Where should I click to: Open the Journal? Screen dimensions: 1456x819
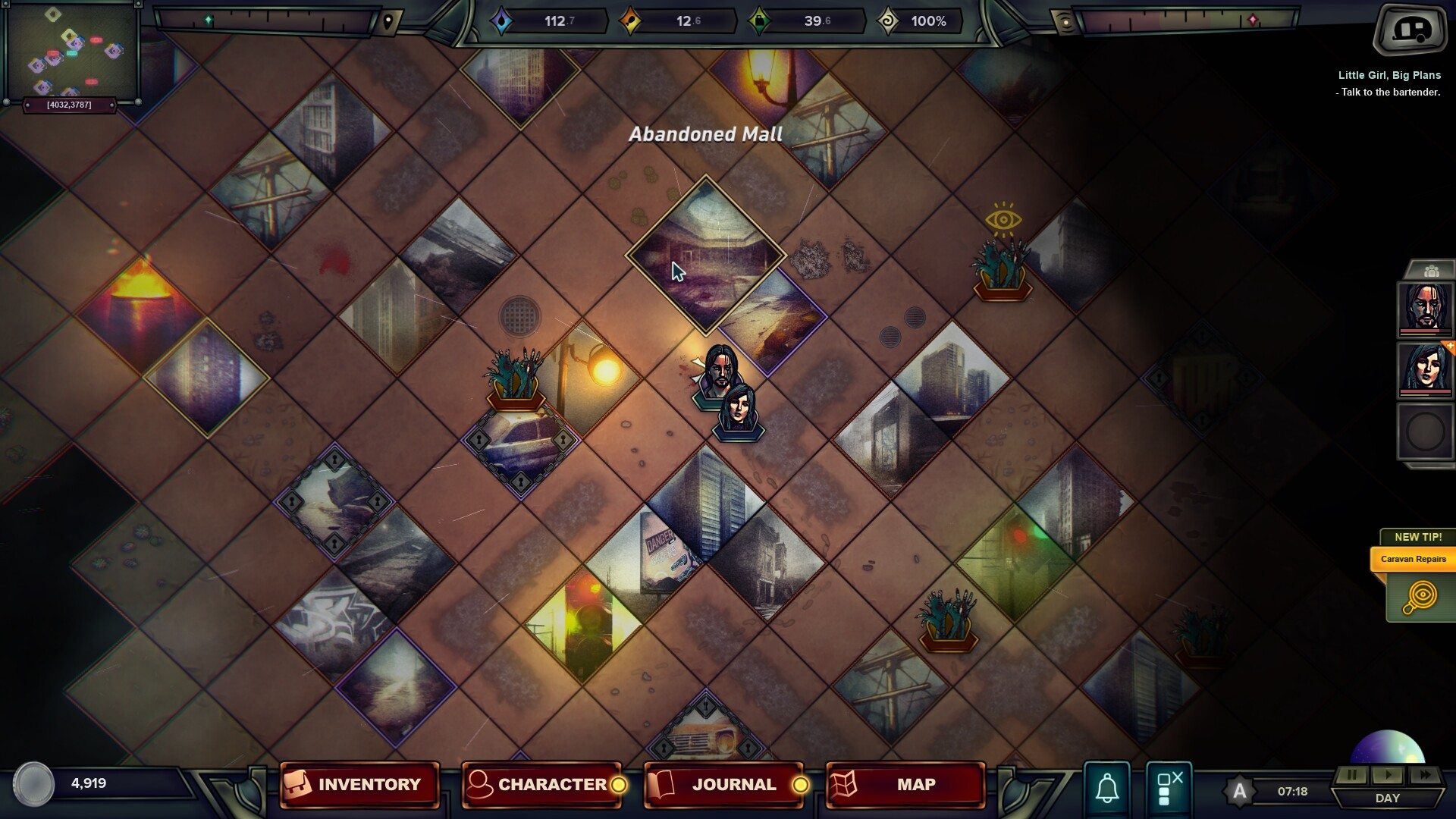coord(723,785)
